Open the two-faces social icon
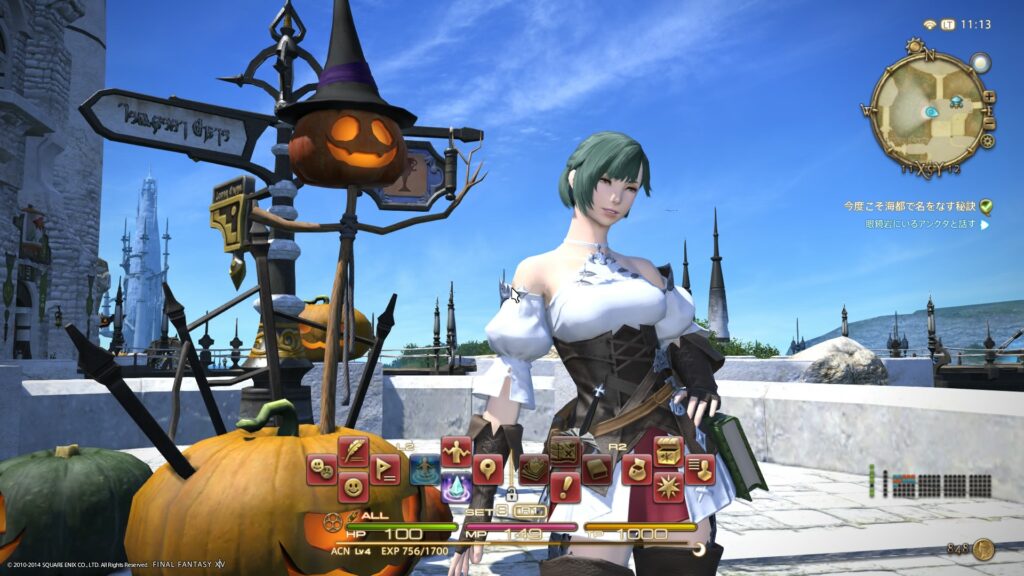Screen dimensions: 1024x576 (321, 469)
